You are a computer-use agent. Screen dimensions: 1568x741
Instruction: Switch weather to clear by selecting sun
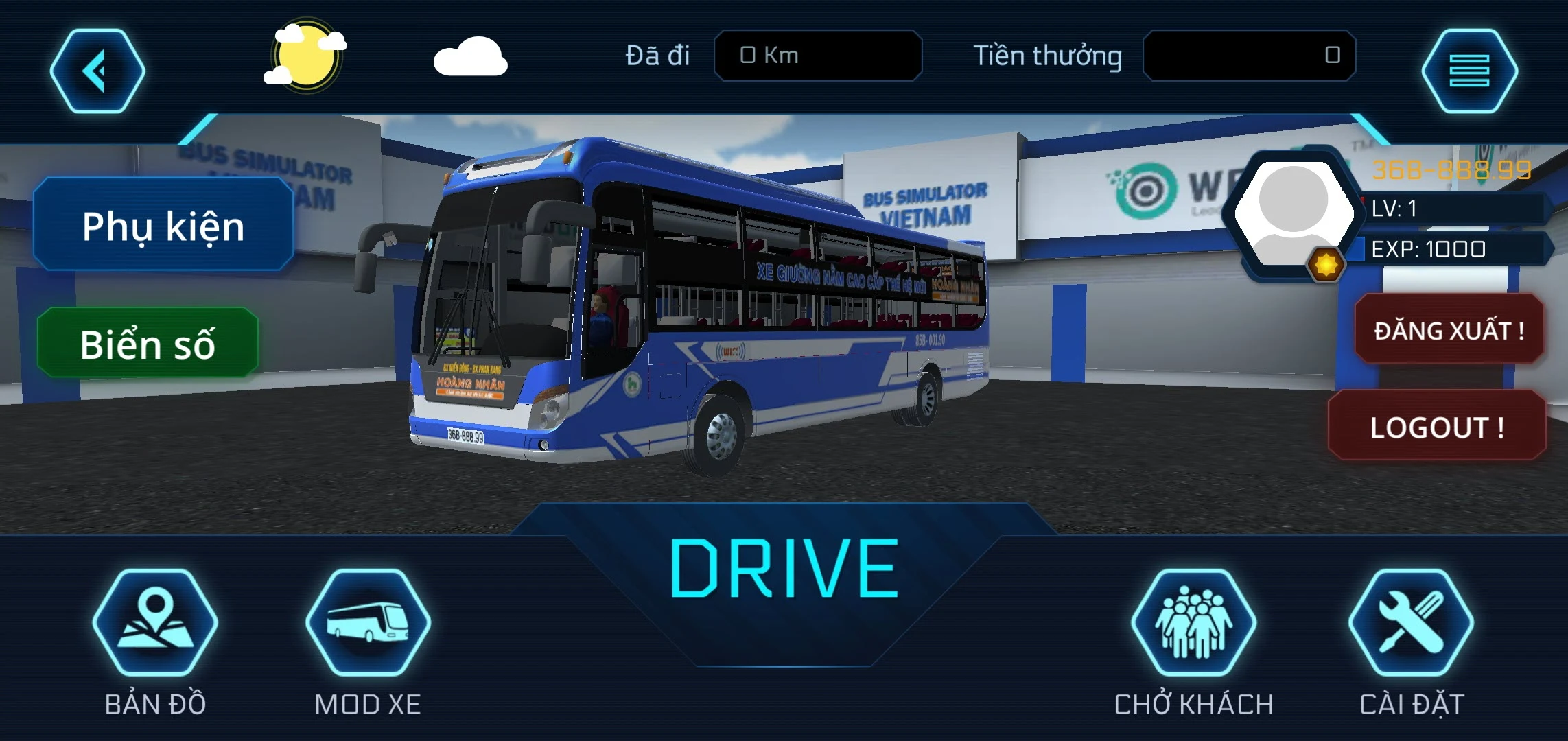pos(307,55)
